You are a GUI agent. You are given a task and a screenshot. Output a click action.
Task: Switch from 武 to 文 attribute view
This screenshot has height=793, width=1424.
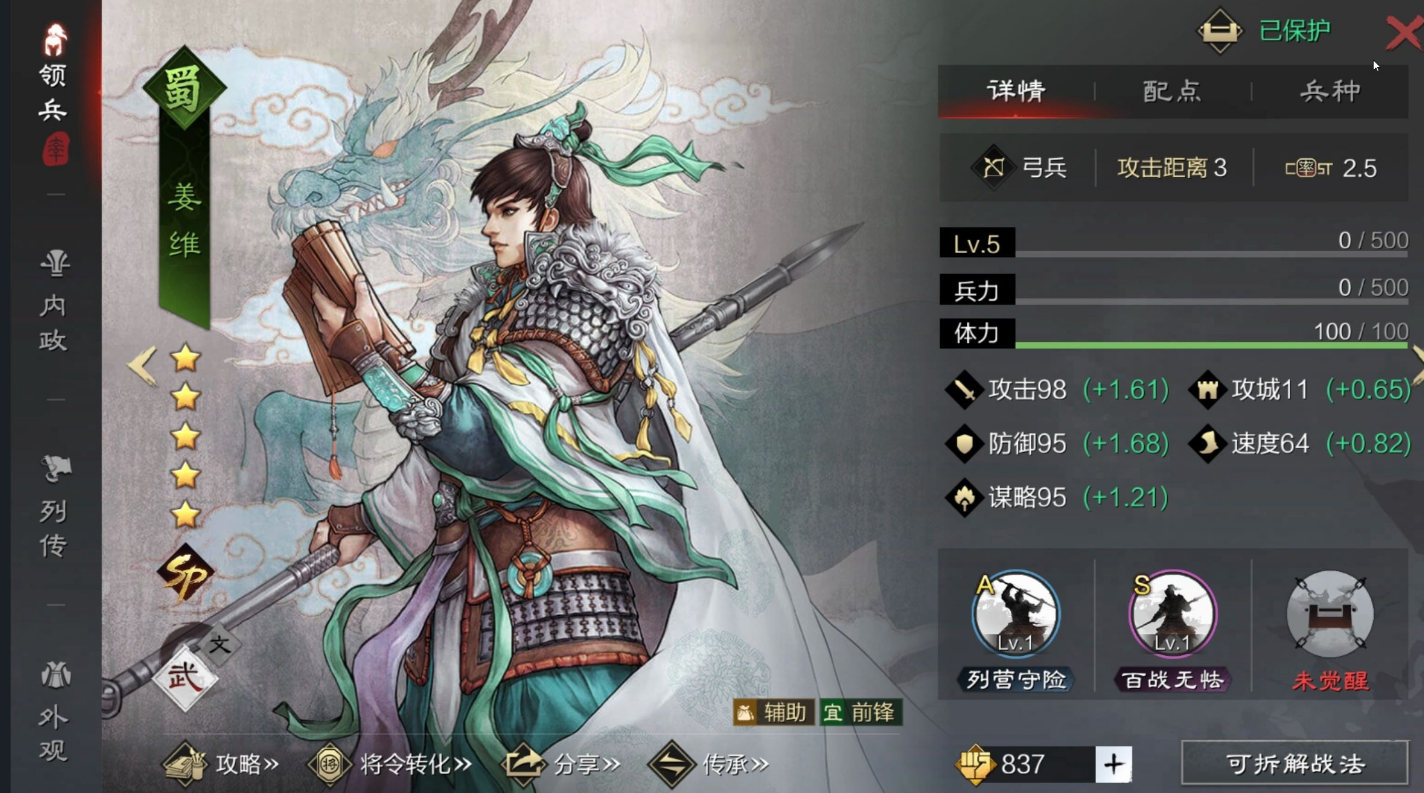coord(219,647)
